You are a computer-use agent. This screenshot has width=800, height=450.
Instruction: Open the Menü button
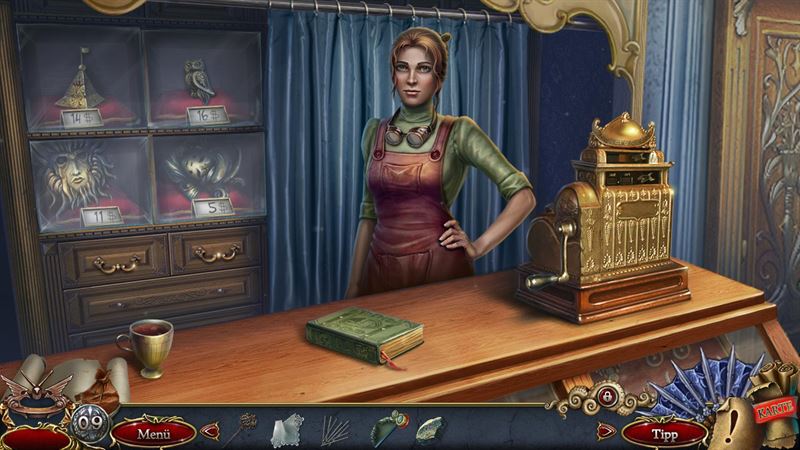[x=153, y=433]
